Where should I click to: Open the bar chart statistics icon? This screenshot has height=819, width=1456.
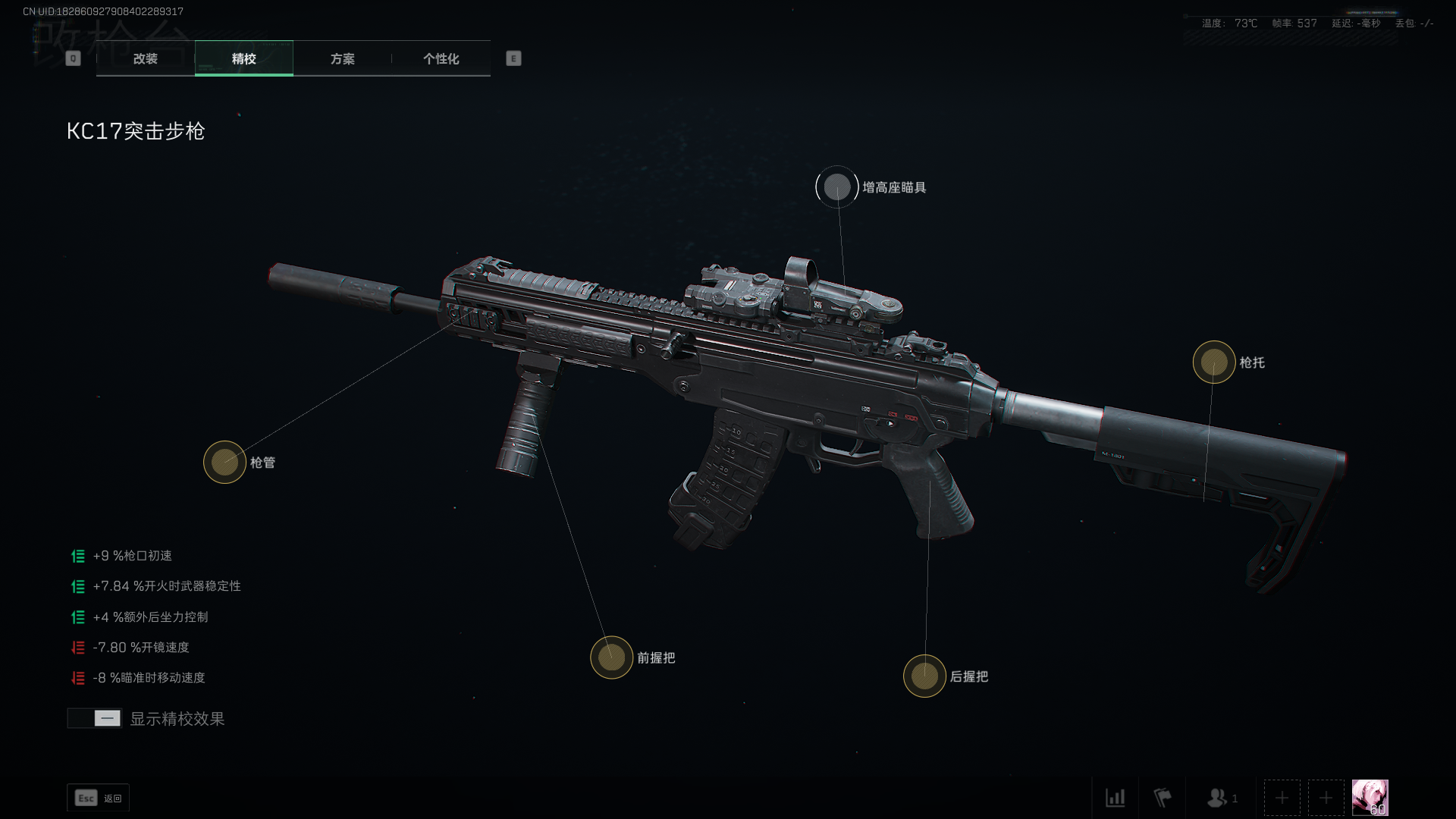[x=1115, y=798]
